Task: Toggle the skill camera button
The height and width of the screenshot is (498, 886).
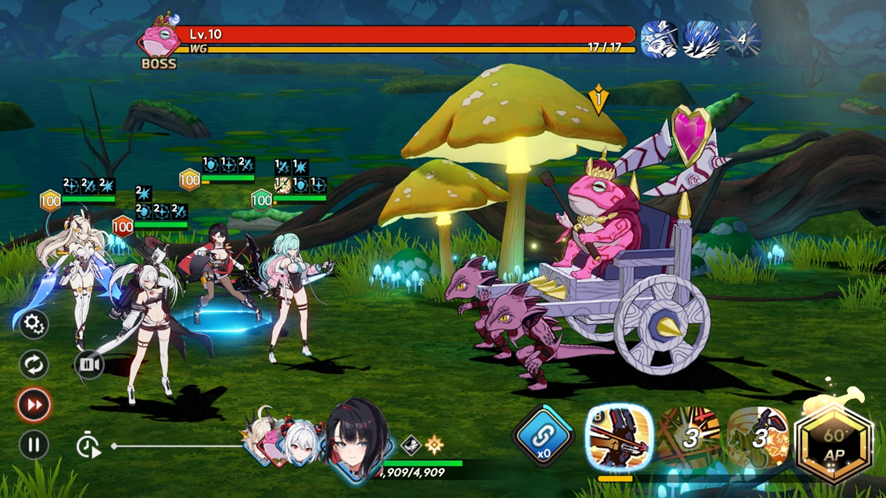Action: click(89, 365)
